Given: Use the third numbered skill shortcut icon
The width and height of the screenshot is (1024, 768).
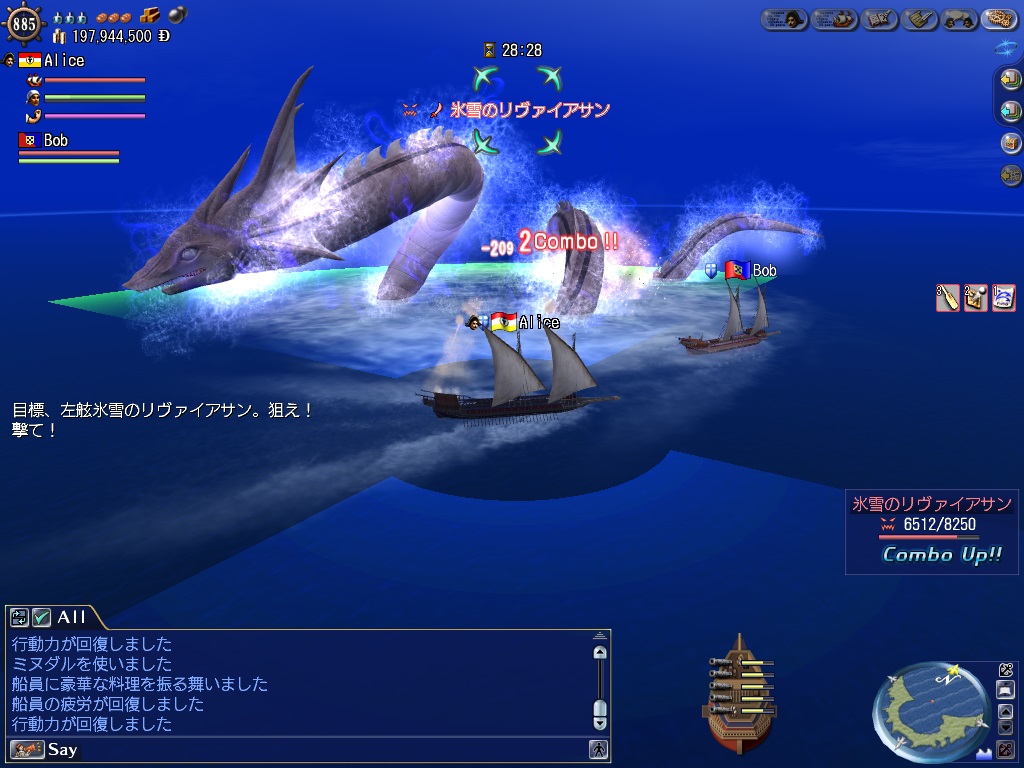Looking at the screenshot, I should point(1003,298).
